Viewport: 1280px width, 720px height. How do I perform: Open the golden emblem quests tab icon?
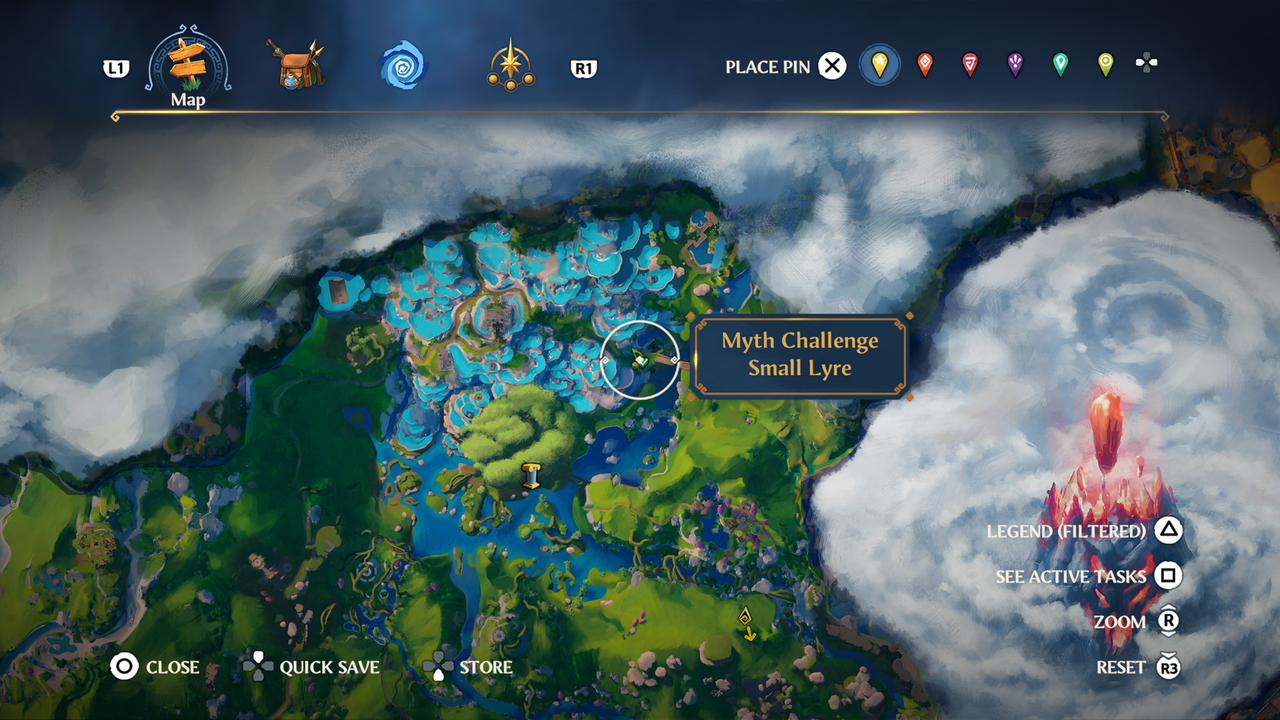coord(508,65)
